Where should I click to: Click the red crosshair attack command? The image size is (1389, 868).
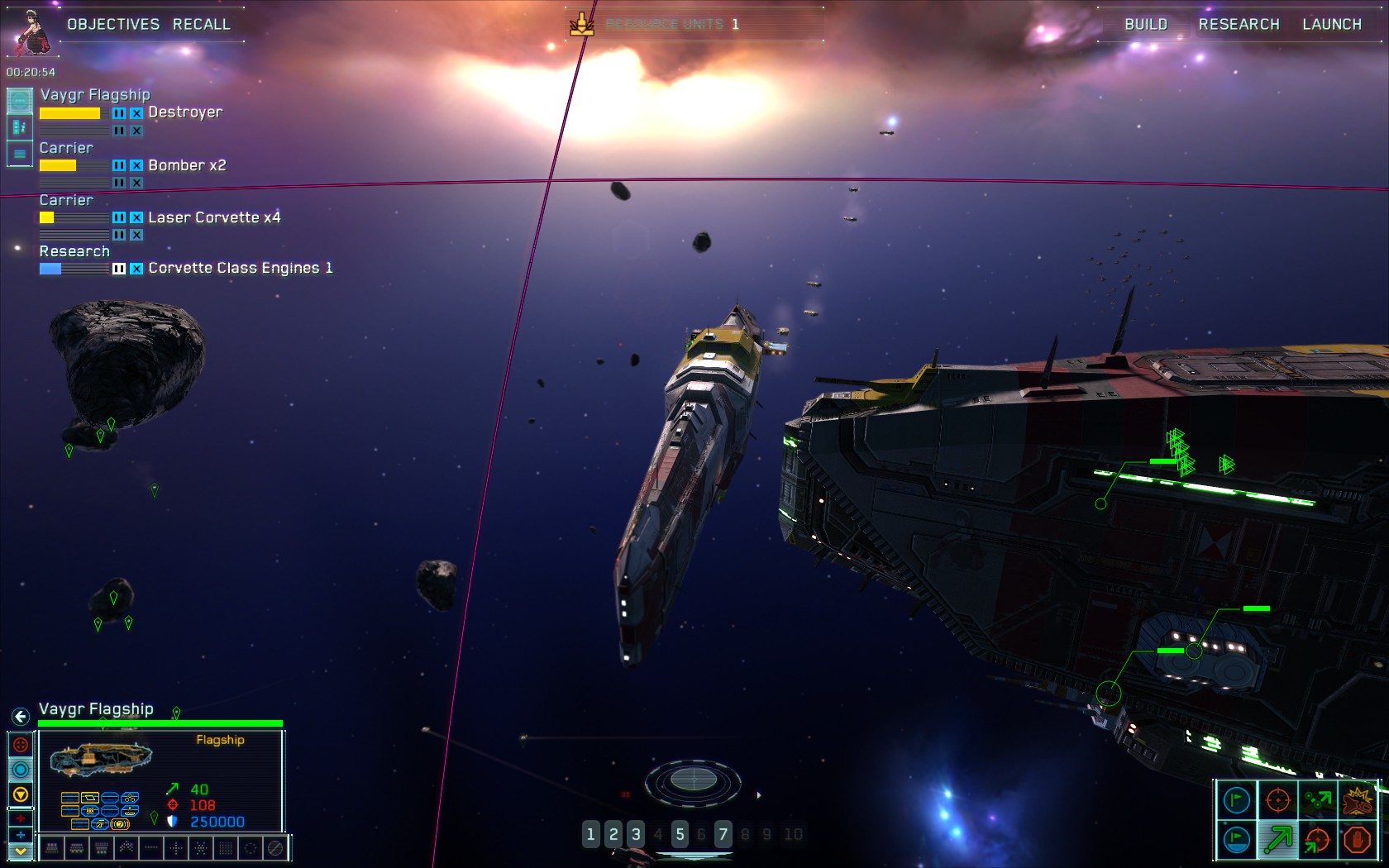1277,800
